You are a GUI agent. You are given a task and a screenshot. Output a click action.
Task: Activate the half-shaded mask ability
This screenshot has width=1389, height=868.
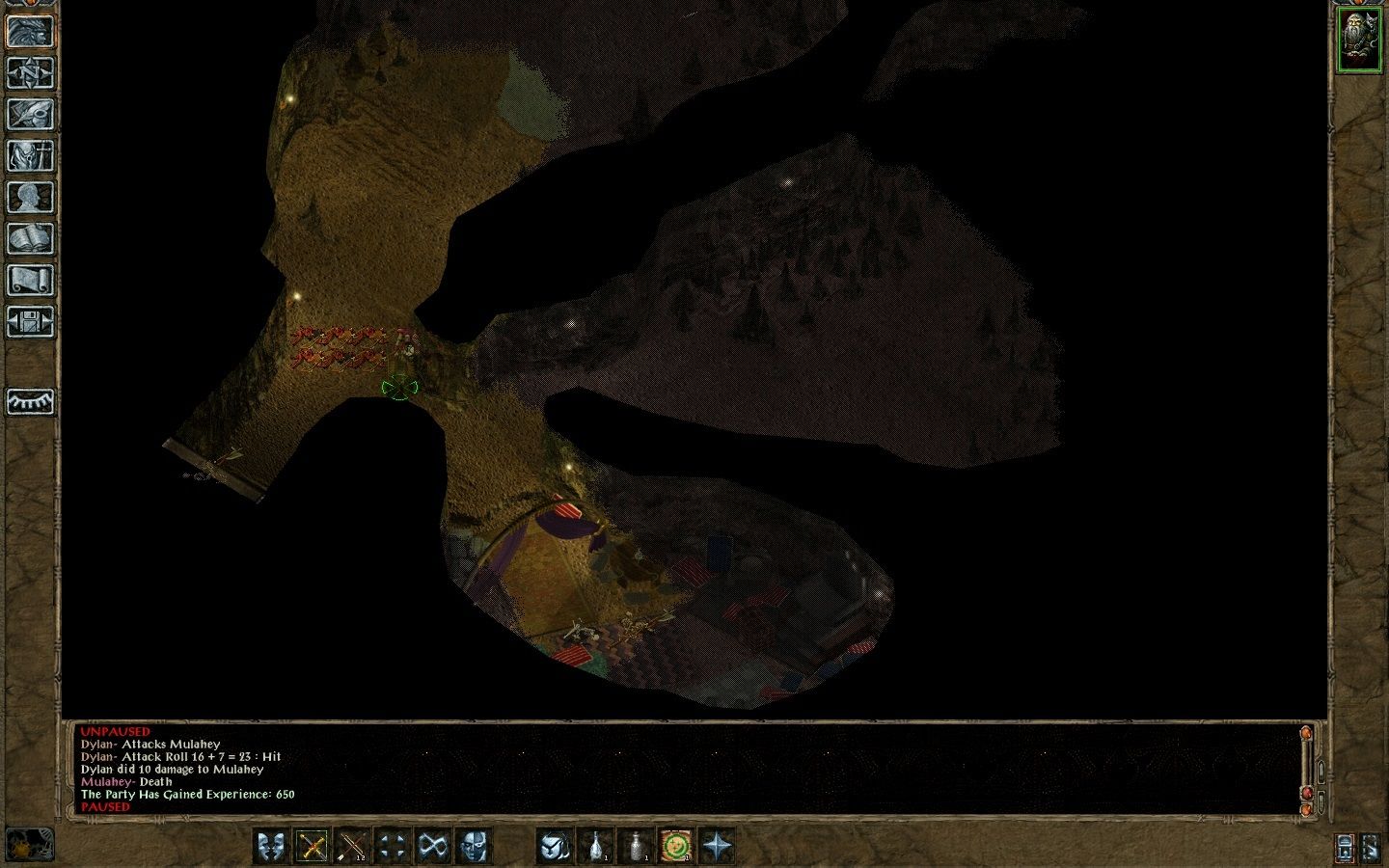coord(474,847)
